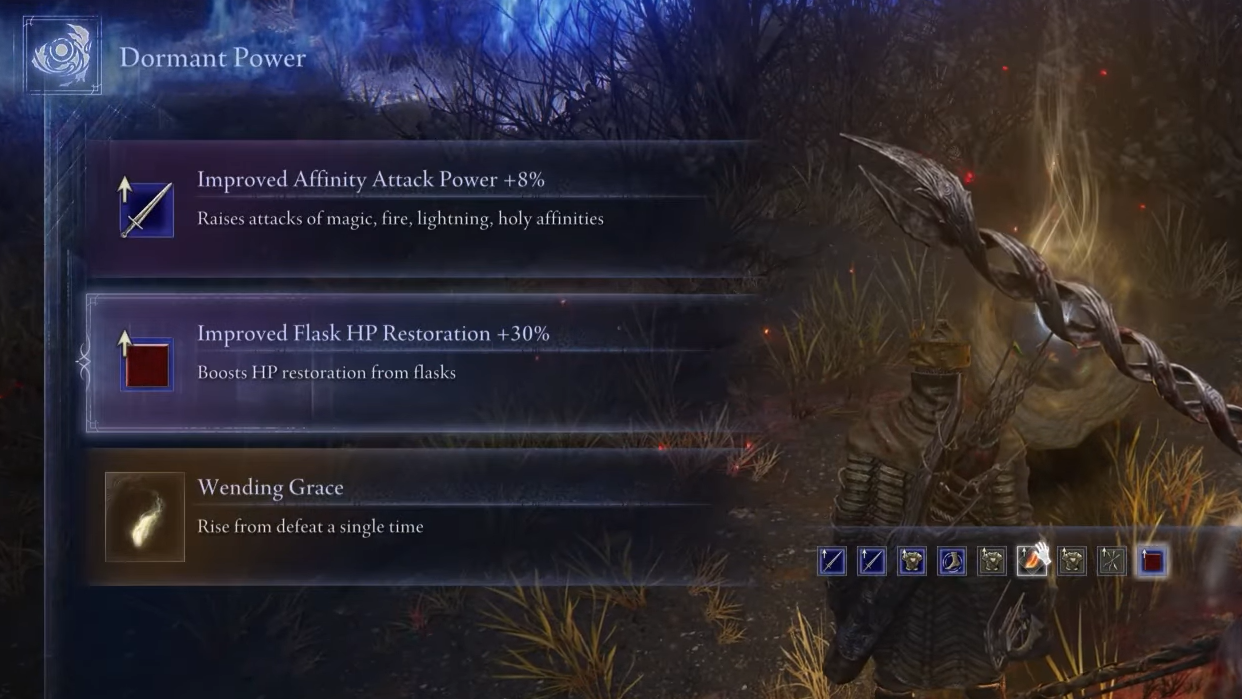Click the highlighted flame effect icon
The image size is (1242, 699).
tap(1032, 562)
